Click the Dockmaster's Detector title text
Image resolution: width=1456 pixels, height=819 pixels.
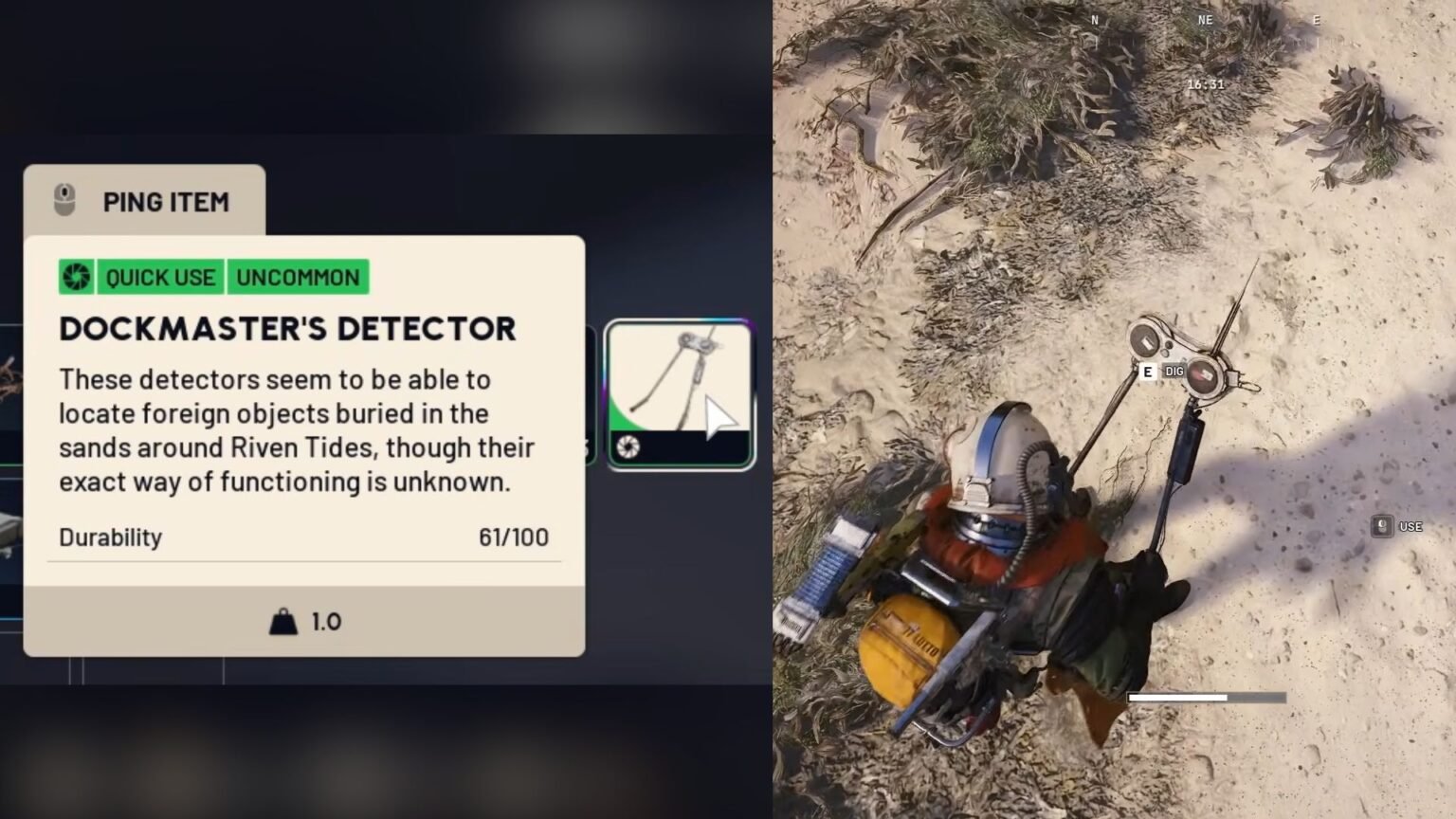(287, 328)
